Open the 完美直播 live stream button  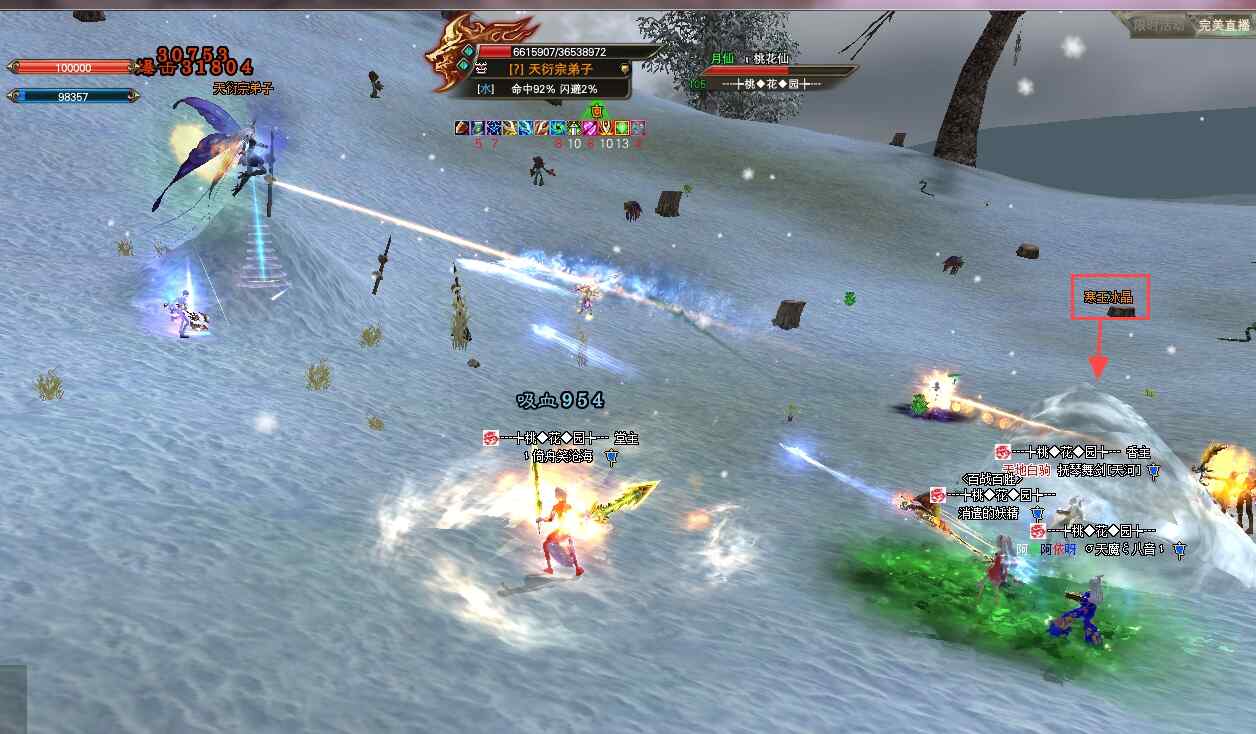(1224, 25)
